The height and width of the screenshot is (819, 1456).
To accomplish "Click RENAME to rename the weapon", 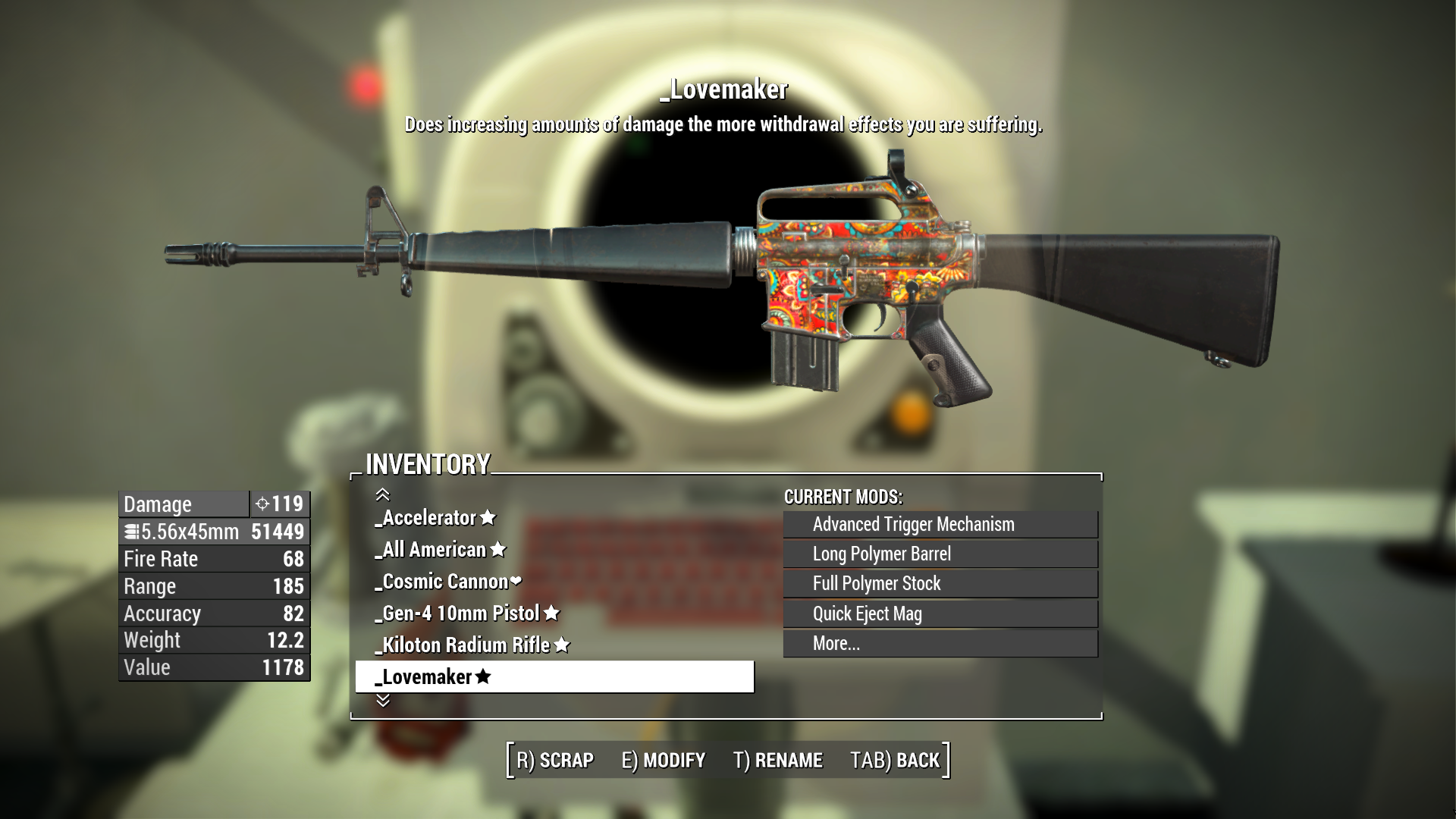I will pos(780,760).
